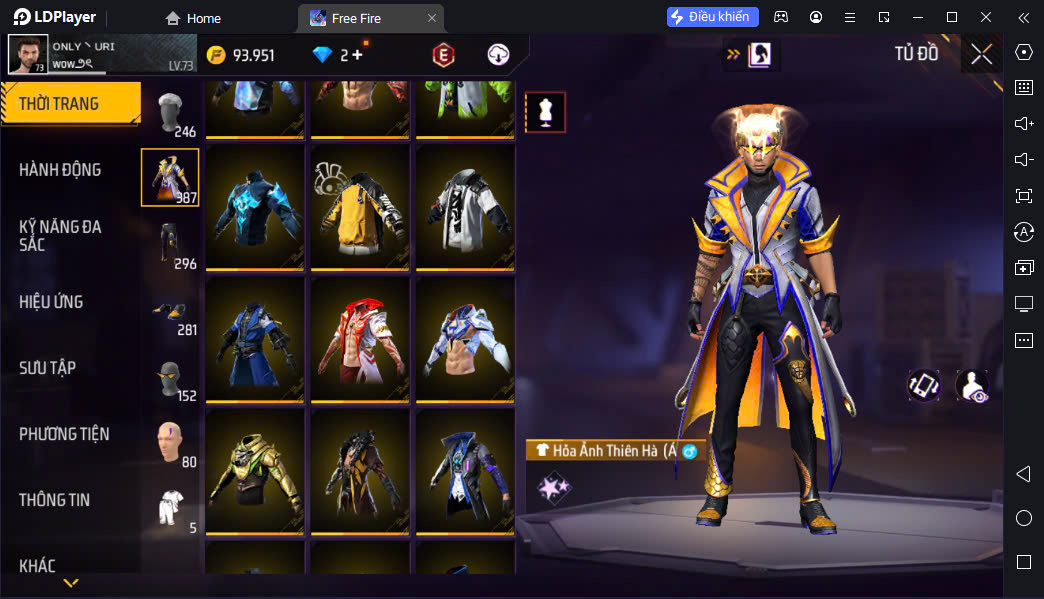Switch to the HÀNH ĐỘNG category
The image size is (1044, 599).
point(60,170)
